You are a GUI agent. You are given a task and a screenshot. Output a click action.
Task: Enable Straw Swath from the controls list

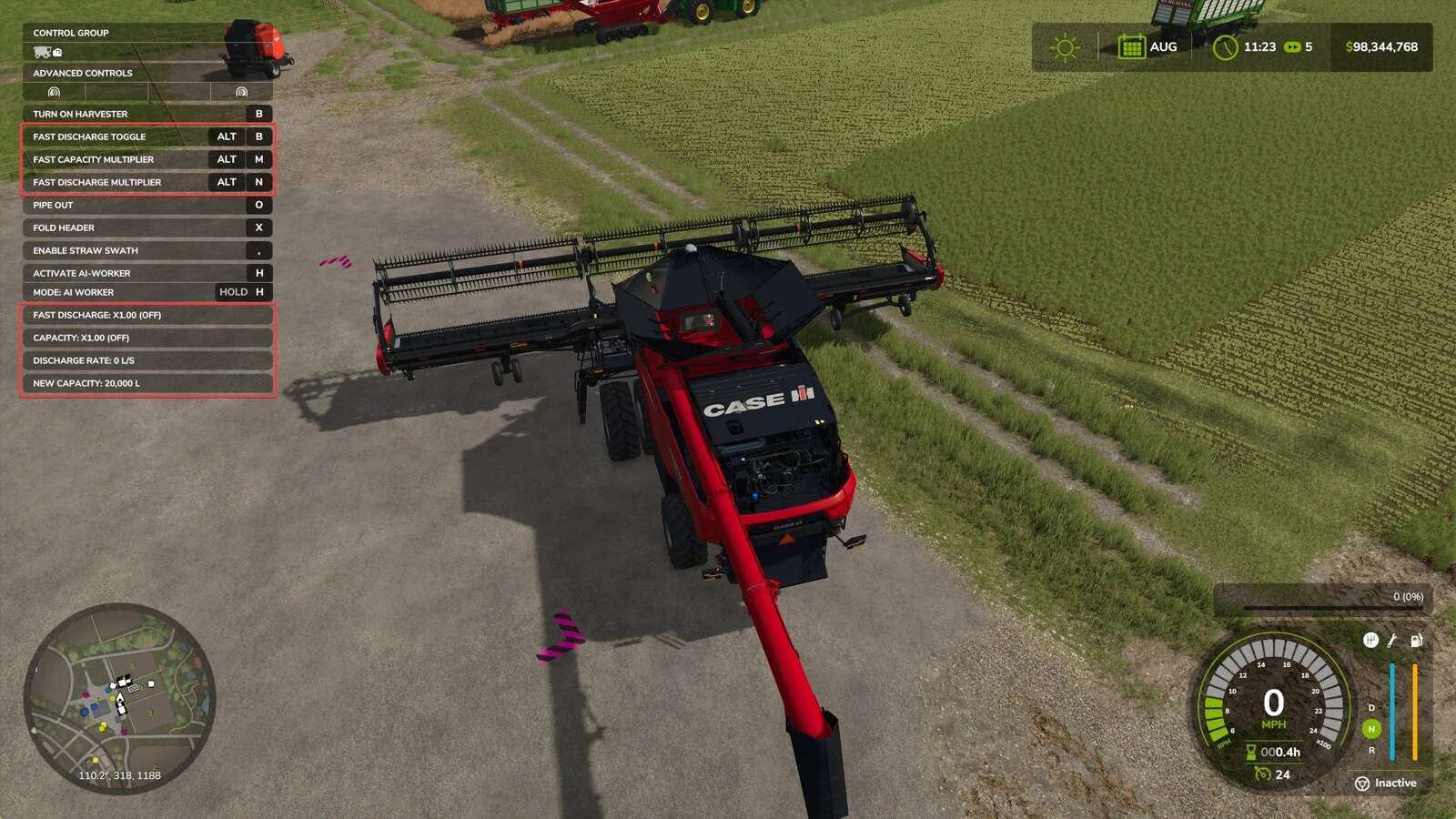[146, 250]
